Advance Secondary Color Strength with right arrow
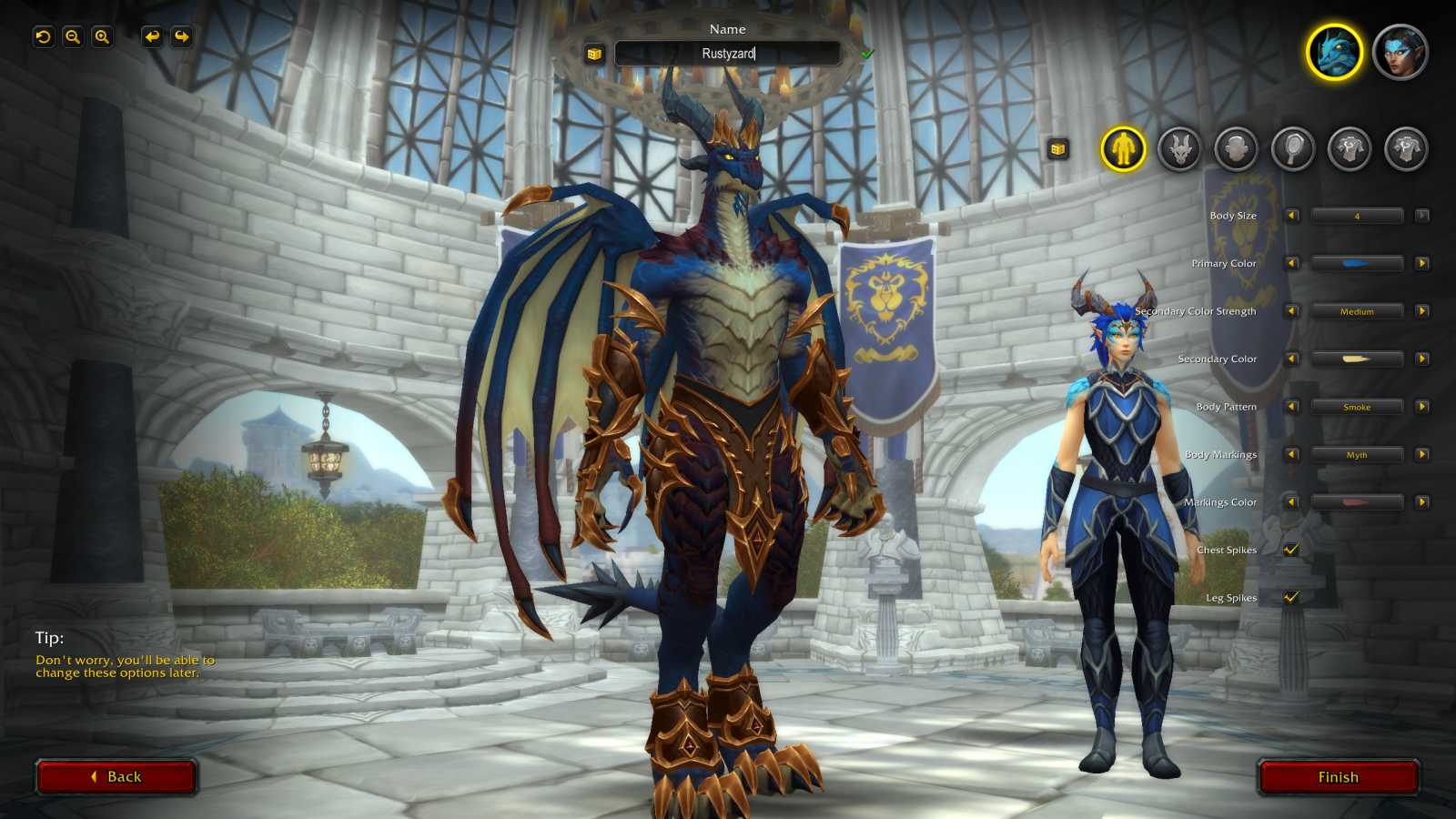The image size is (1456, 819). click(x=1420, y=310)
